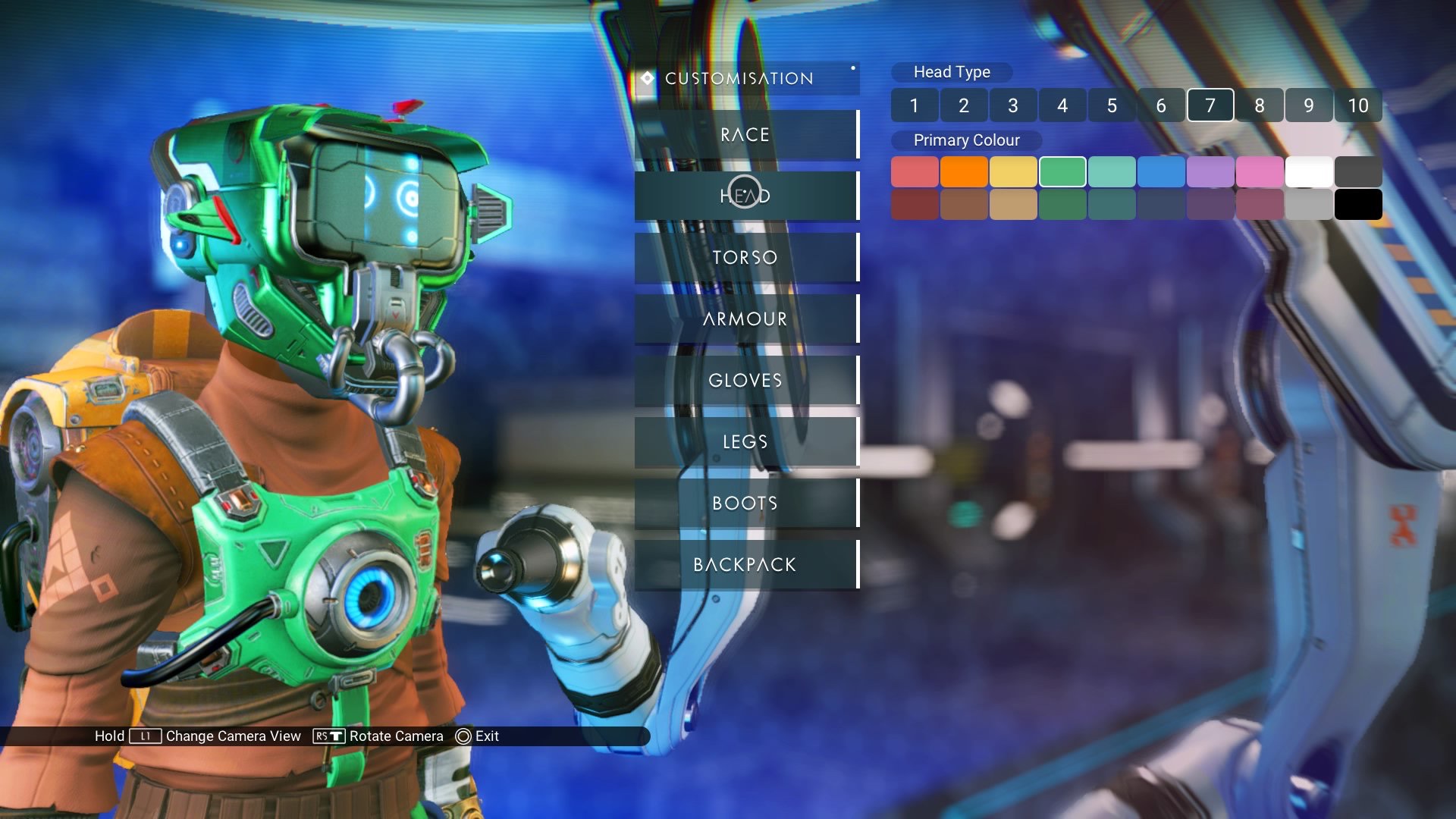This screenshot has width=1456, height=819.
Task: Go to the Legs customisation option
Action: click(746, 442)
